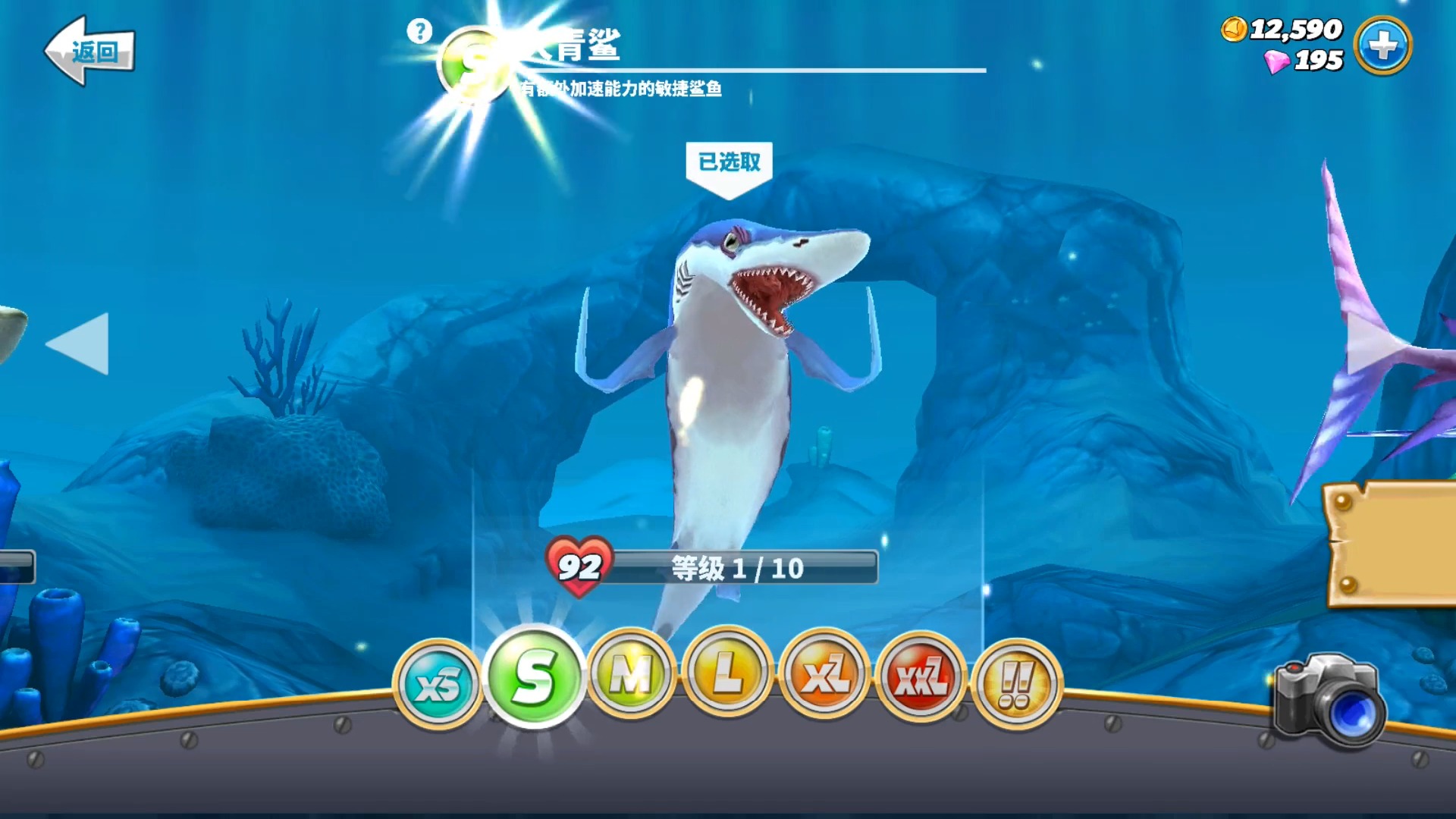
Task: Open the parchment panel on the right edge
Action: pyautogui.click(x=1392, y=544)
